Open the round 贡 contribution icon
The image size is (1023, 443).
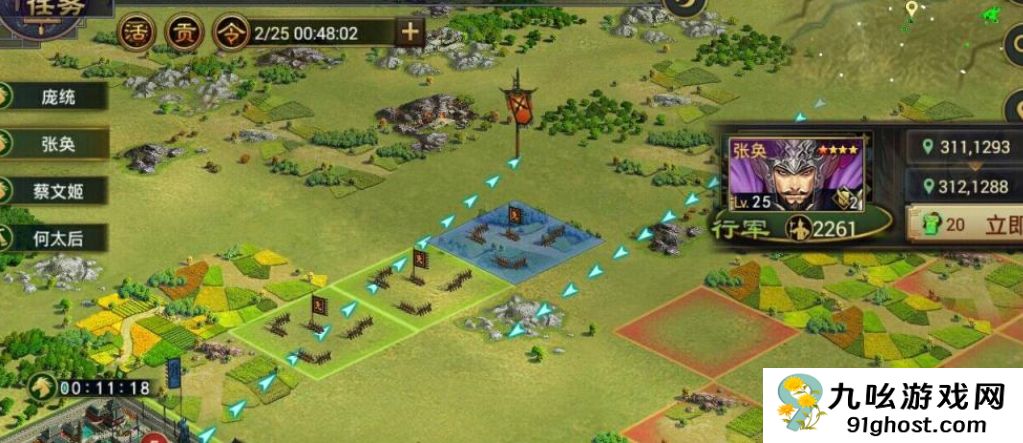click(183, 31)
